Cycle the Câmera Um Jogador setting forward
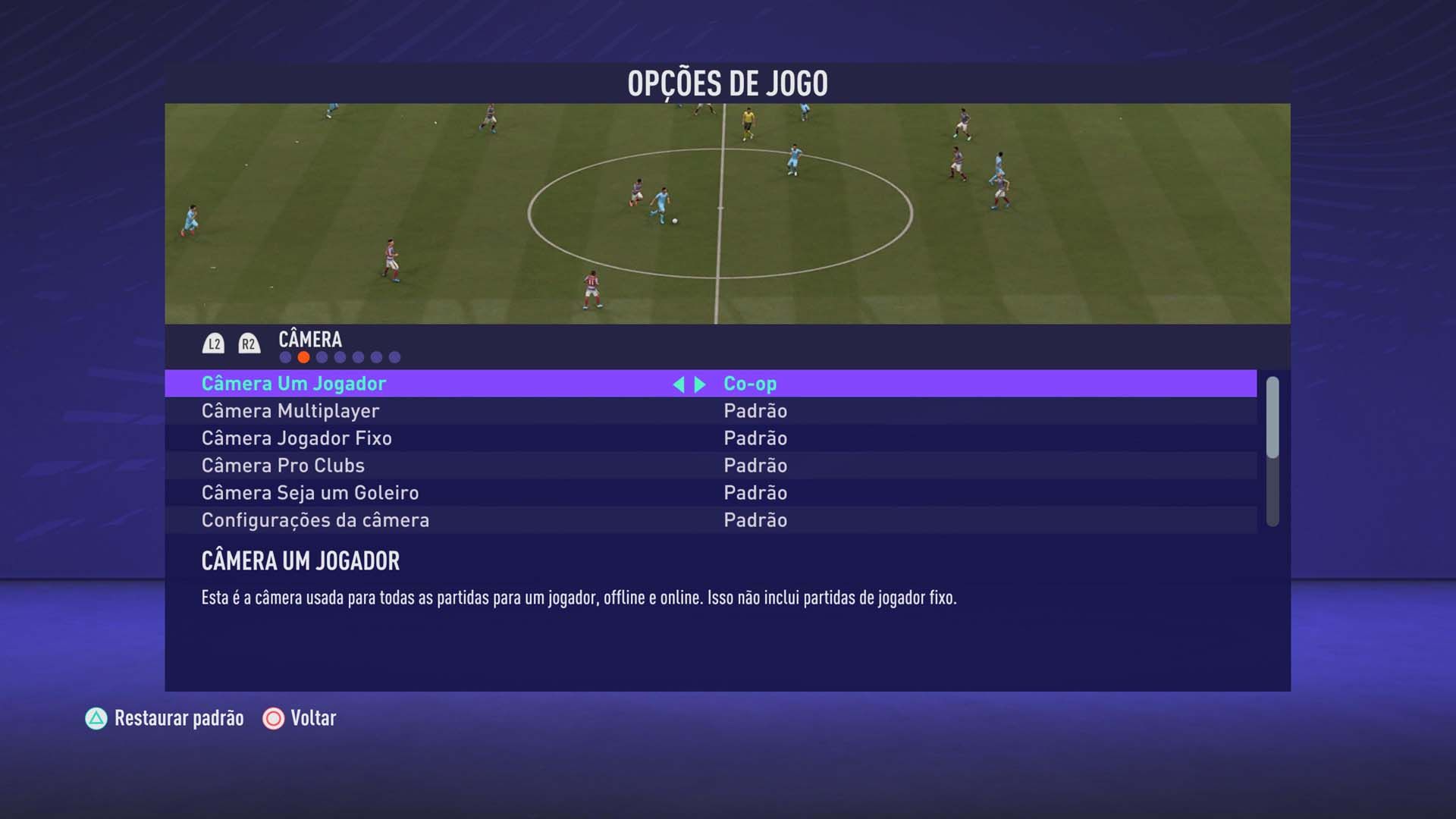Viewport: 1456px width, 819px height. 699,384
